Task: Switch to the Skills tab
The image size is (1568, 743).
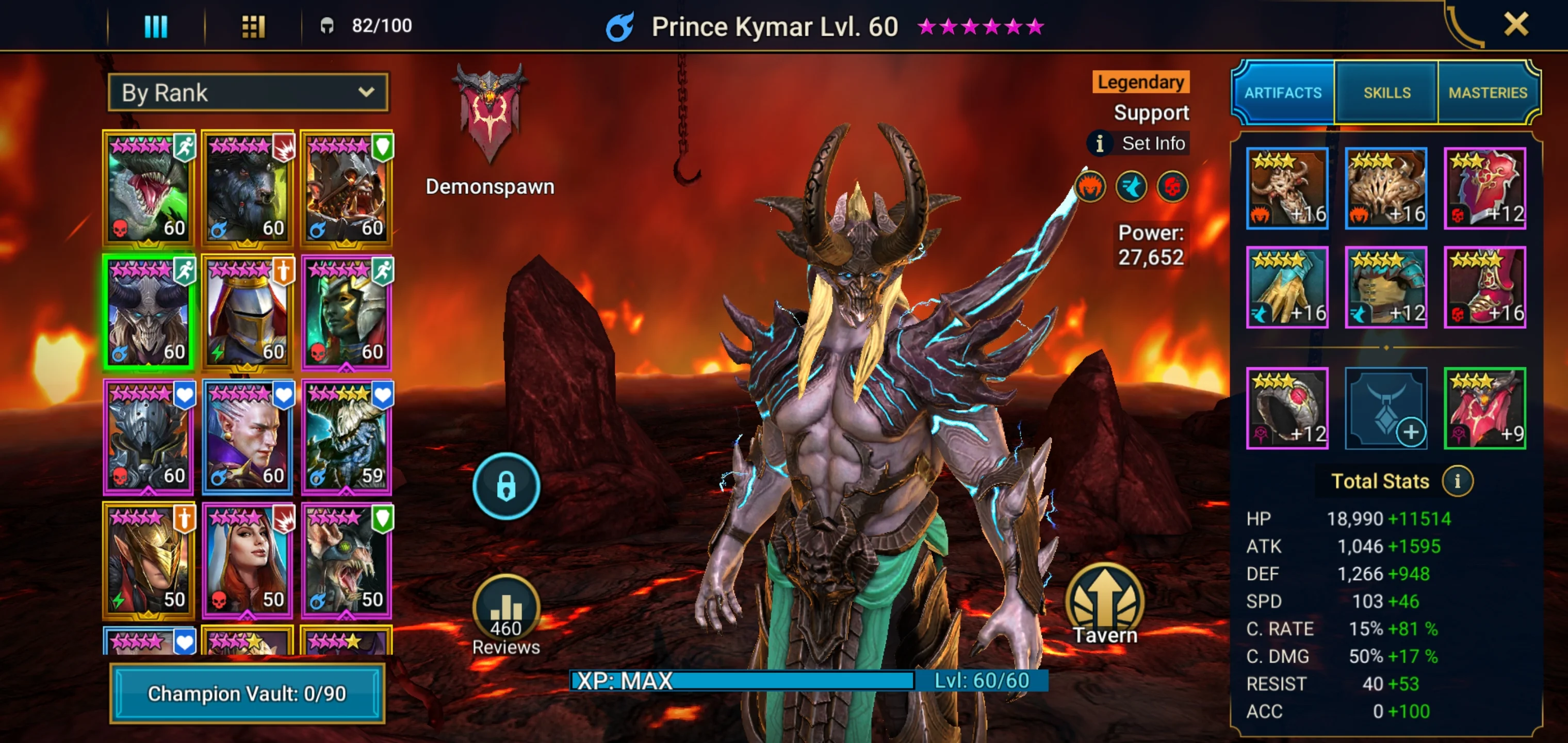Action: [x=1386, y=92]
